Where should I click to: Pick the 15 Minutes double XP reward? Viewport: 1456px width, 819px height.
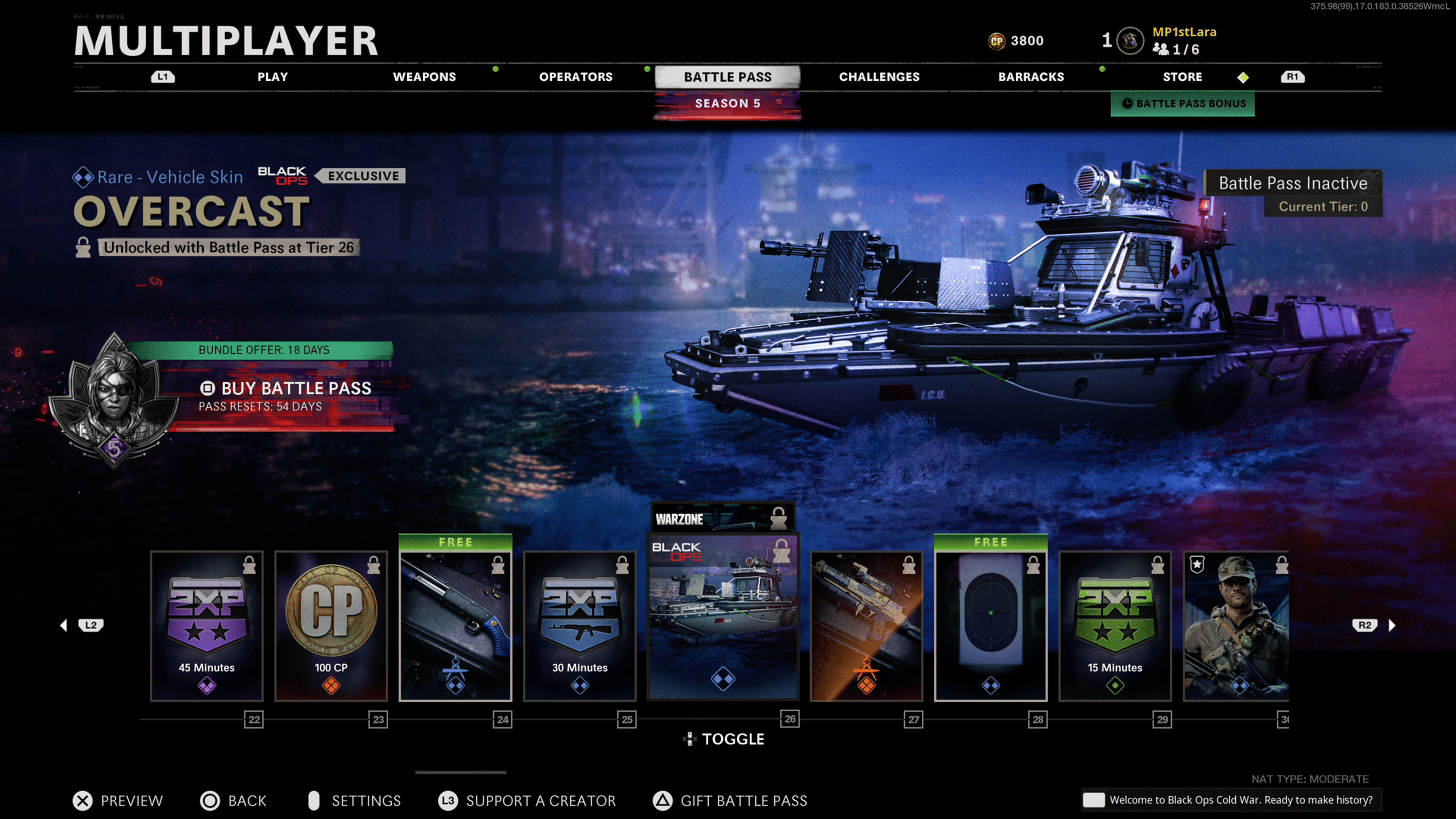(x=1115, y=626)
